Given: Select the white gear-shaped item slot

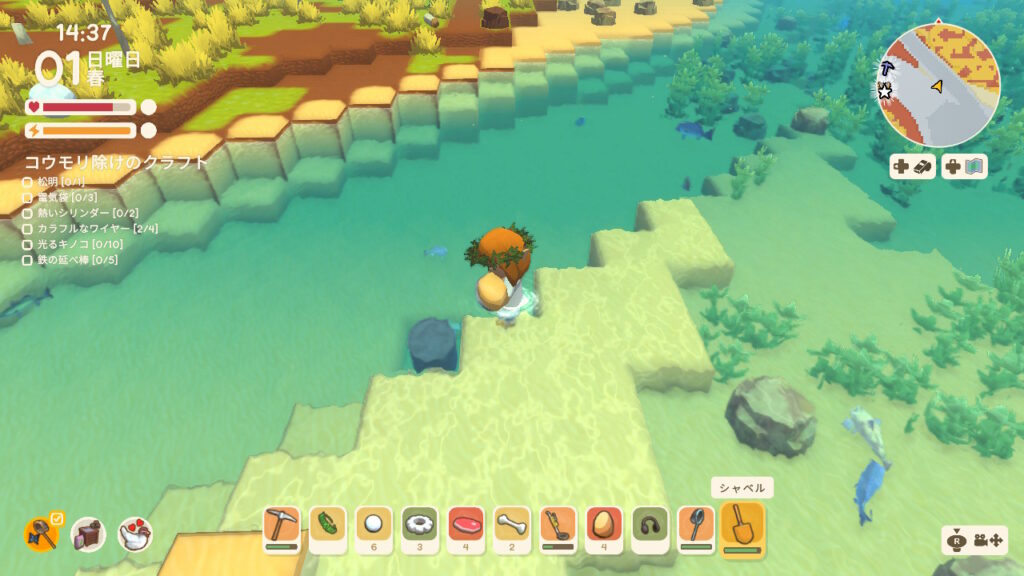Looking at the screenshot, I should pyautogui.click(x=420, y=525).
